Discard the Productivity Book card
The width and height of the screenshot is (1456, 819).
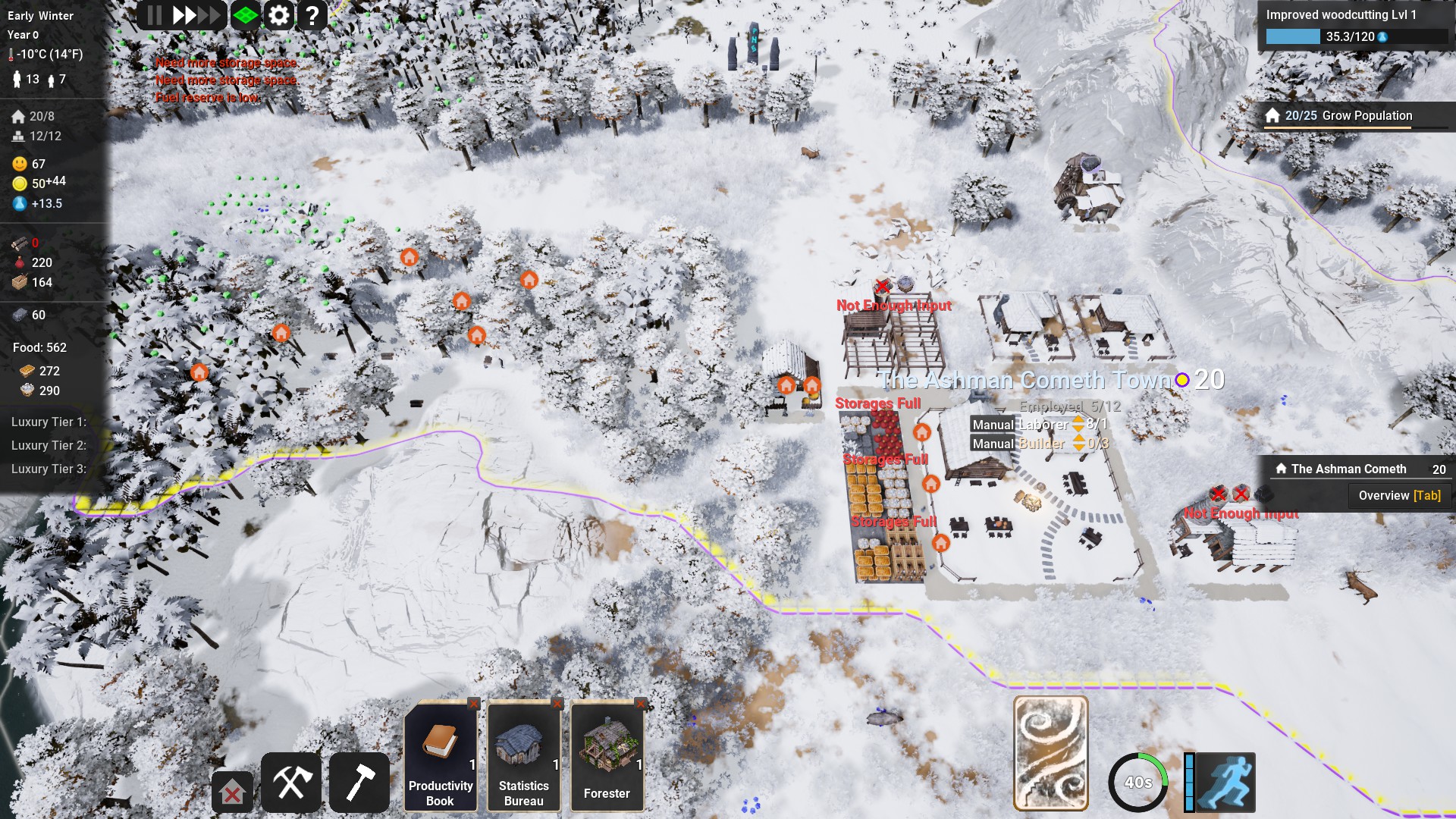[x=474, y=704]
